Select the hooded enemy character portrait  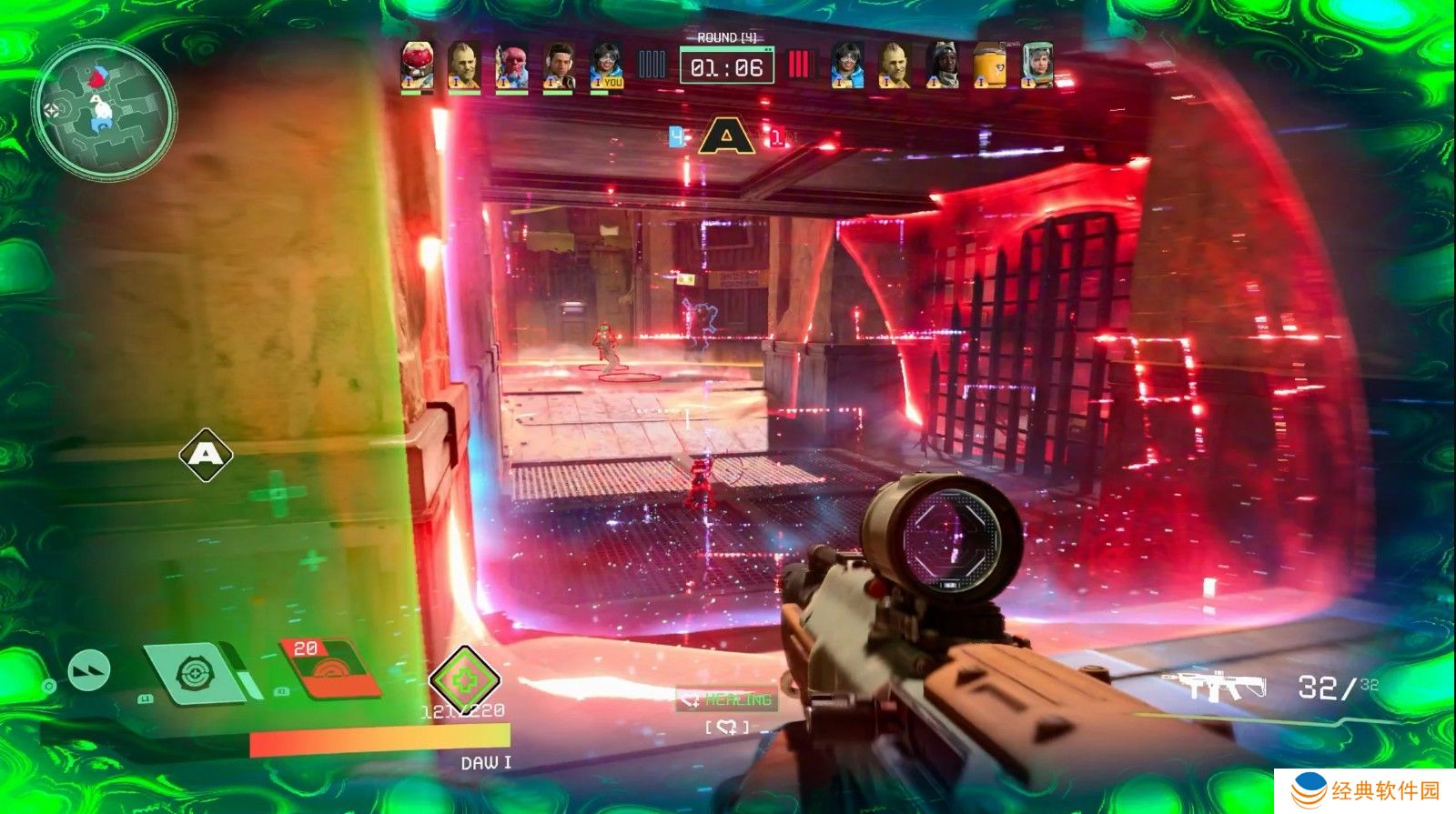click(941, 65)
